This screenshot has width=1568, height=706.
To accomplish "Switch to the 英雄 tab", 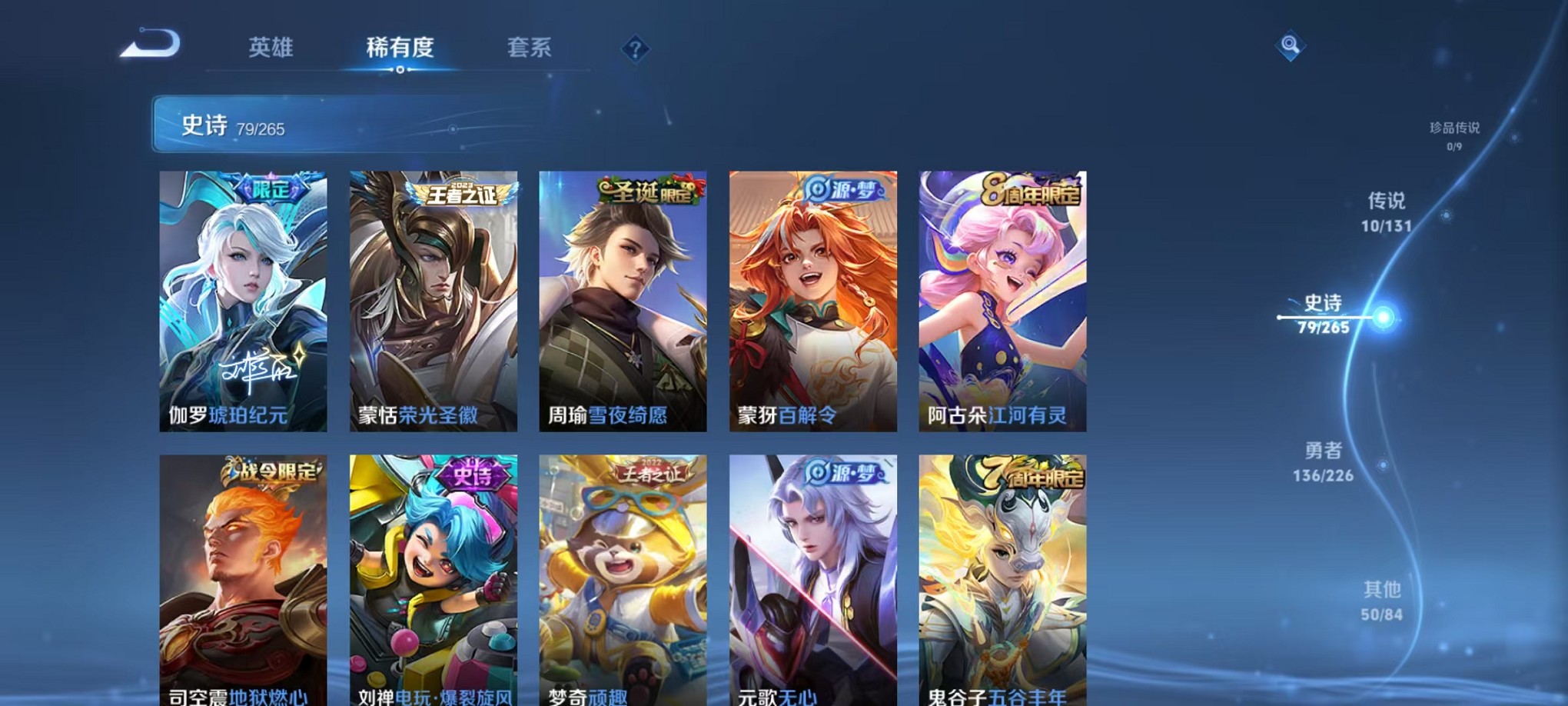I will click(x=269, y=48).
